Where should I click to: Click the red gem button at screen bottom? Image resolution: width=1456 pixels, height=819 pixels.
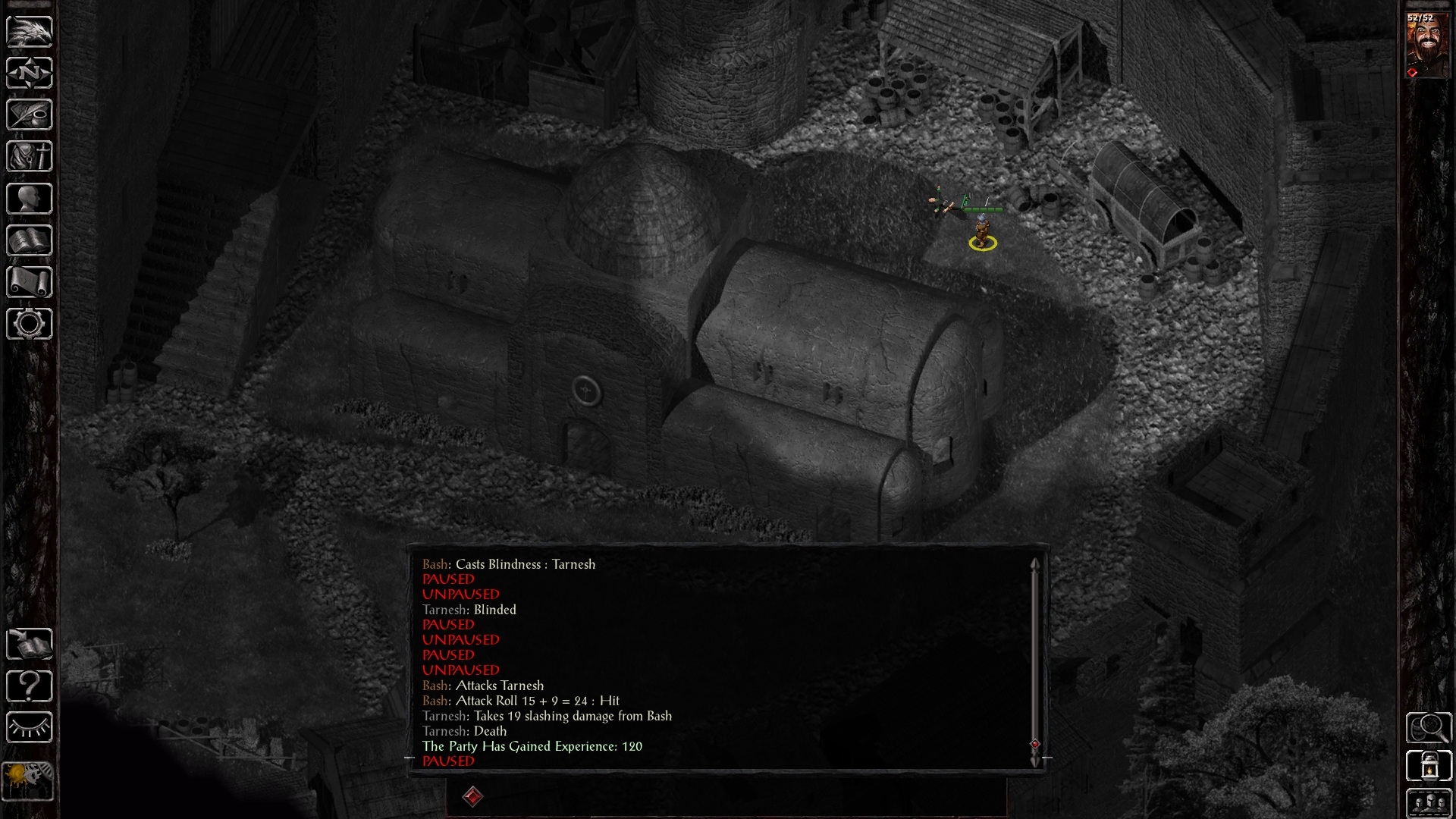tap(474, 795)
